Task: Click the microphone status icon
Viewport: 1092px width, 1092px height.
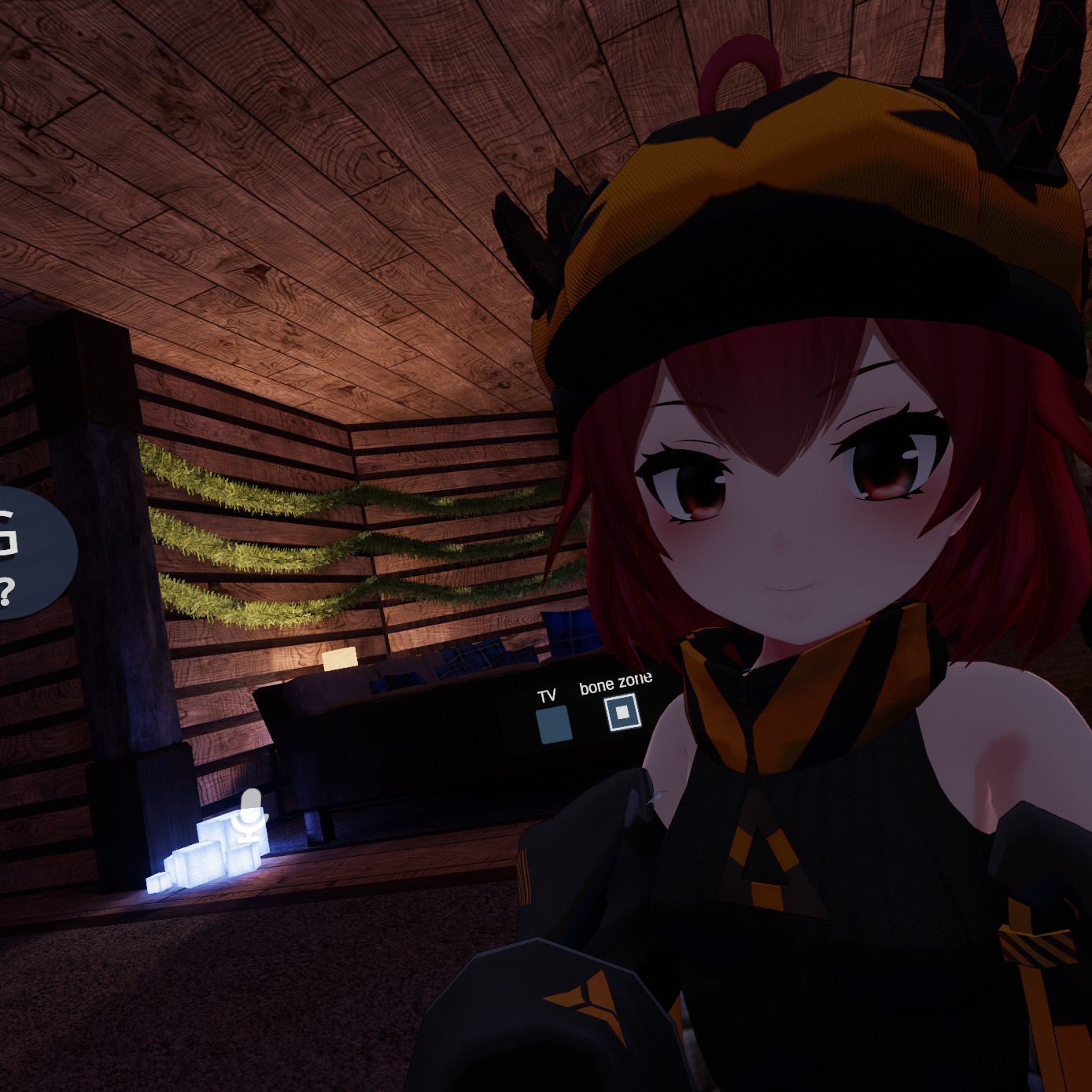Action: click(x=251, y=815)
